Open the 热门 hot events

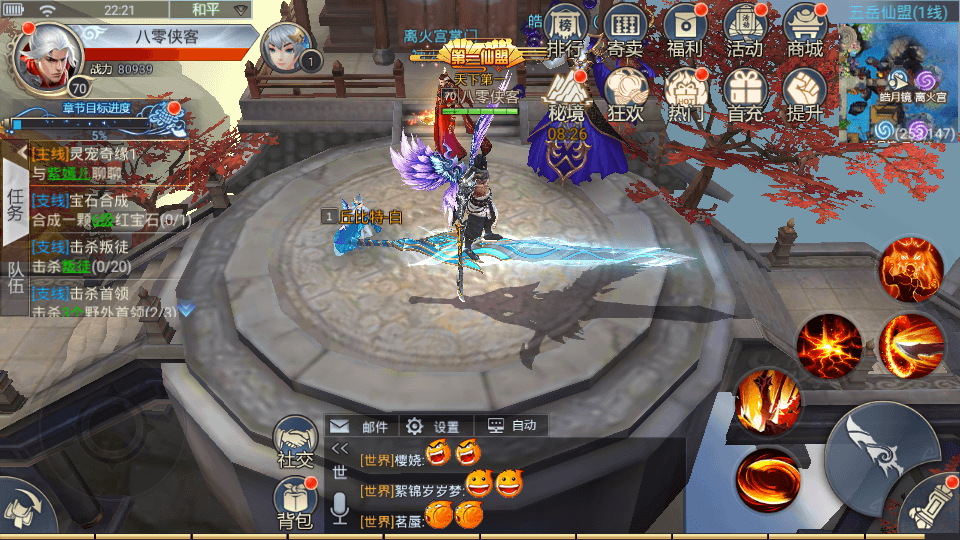tap(686, 96)
